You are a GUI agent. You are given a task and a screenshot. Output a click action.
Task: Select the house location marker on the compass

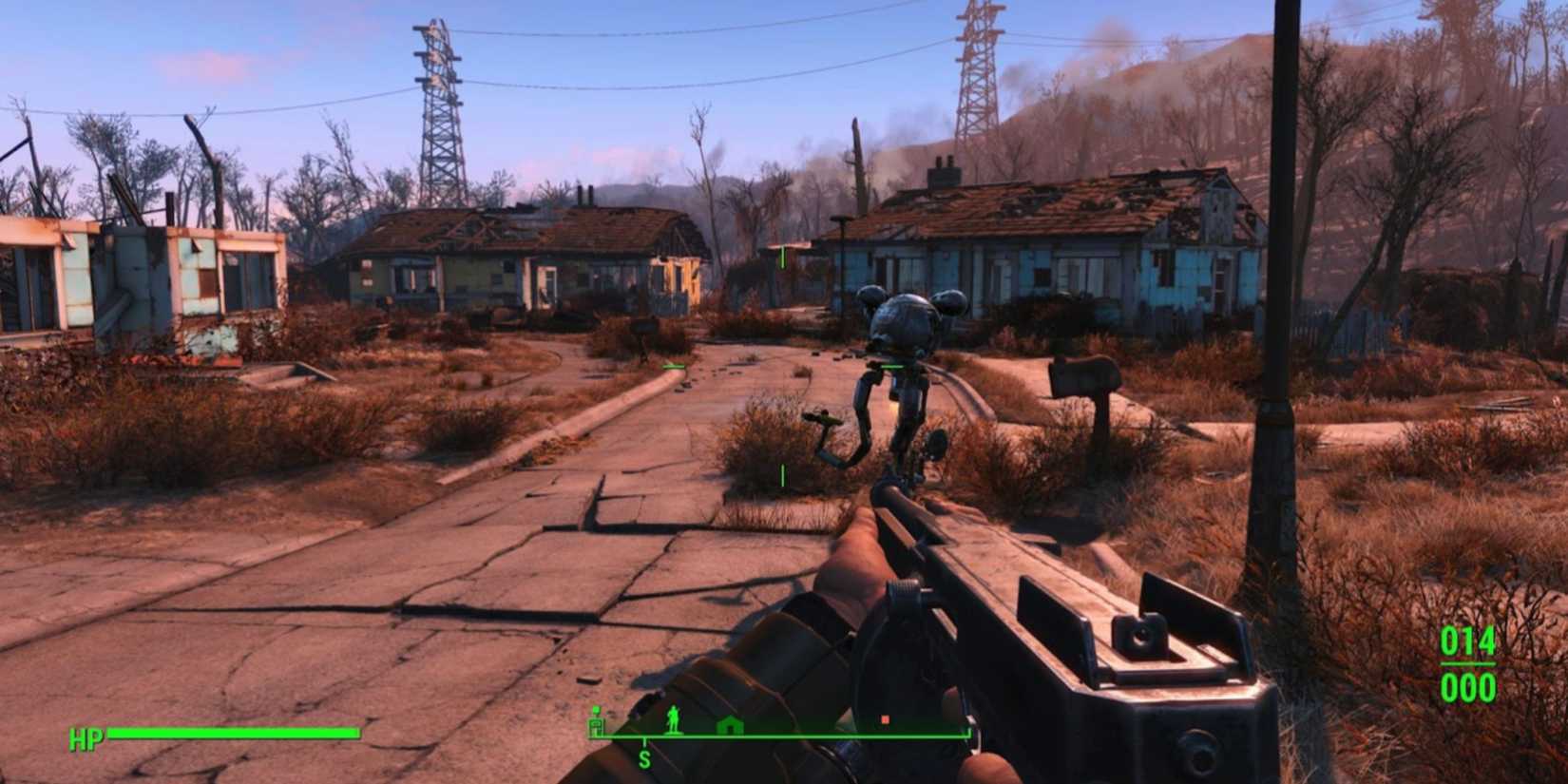[x=730, y=726]
